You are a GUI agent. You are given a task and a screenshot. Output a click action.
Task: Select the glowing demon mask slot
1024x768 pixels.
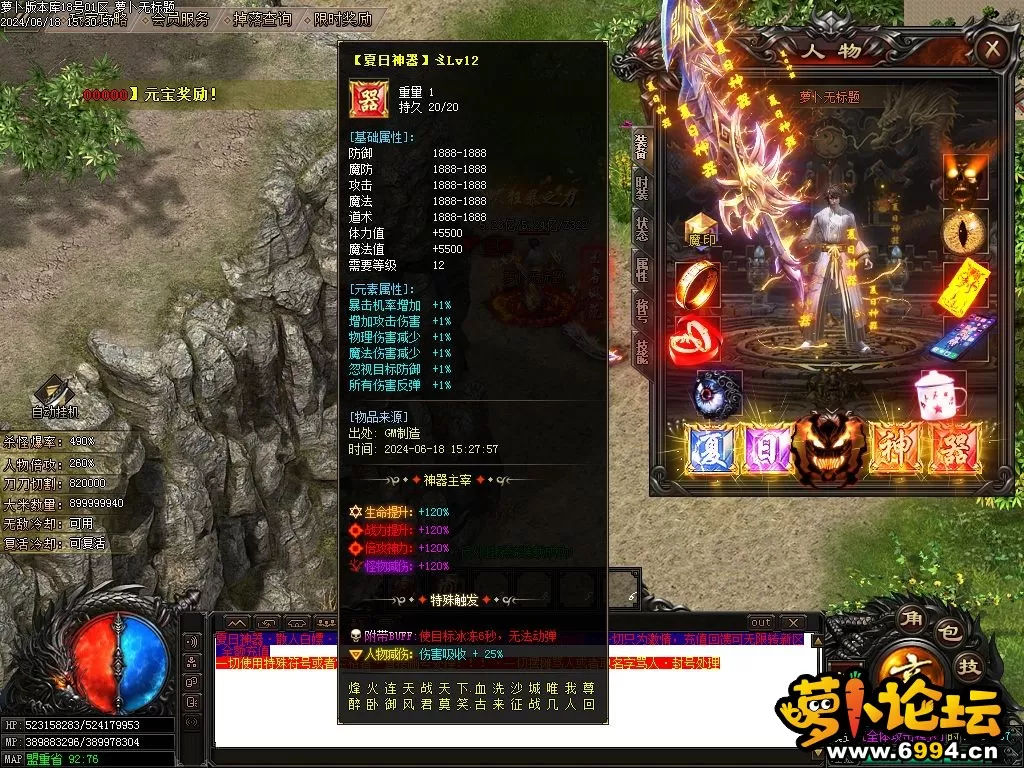coord(965,176)
